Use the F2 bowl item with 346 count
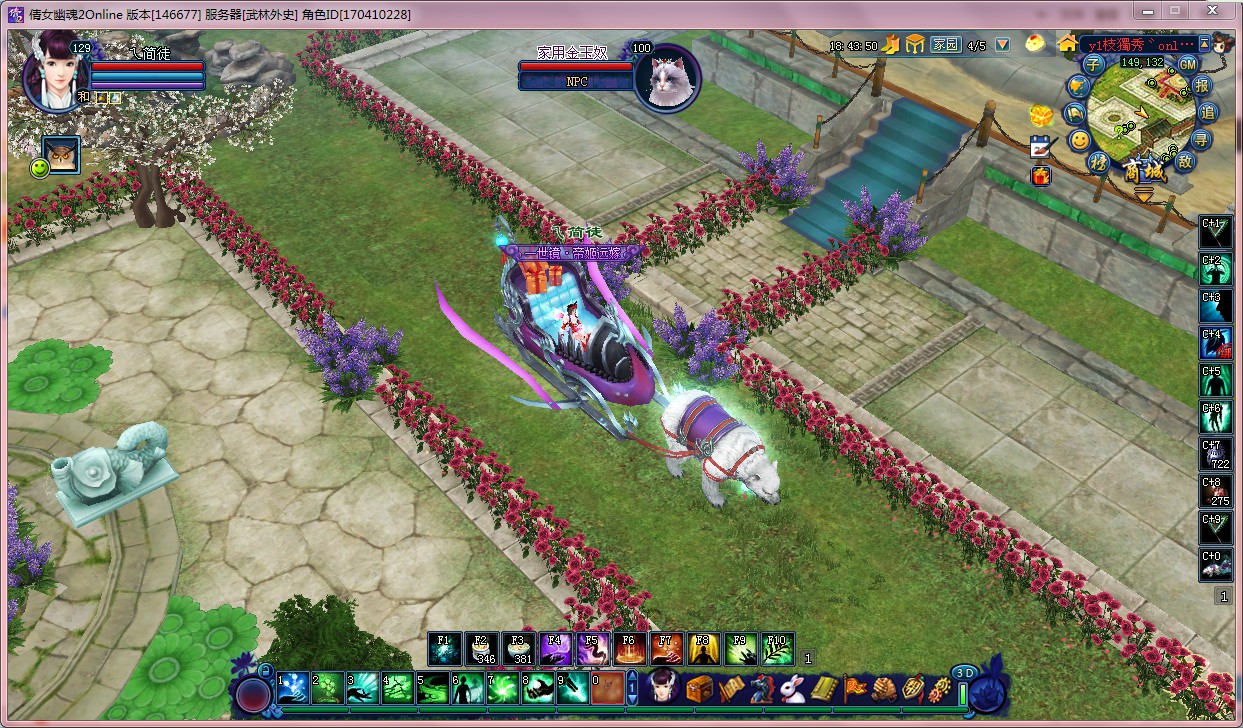The height and width of the screenshot is (728, 1243). 482,649
